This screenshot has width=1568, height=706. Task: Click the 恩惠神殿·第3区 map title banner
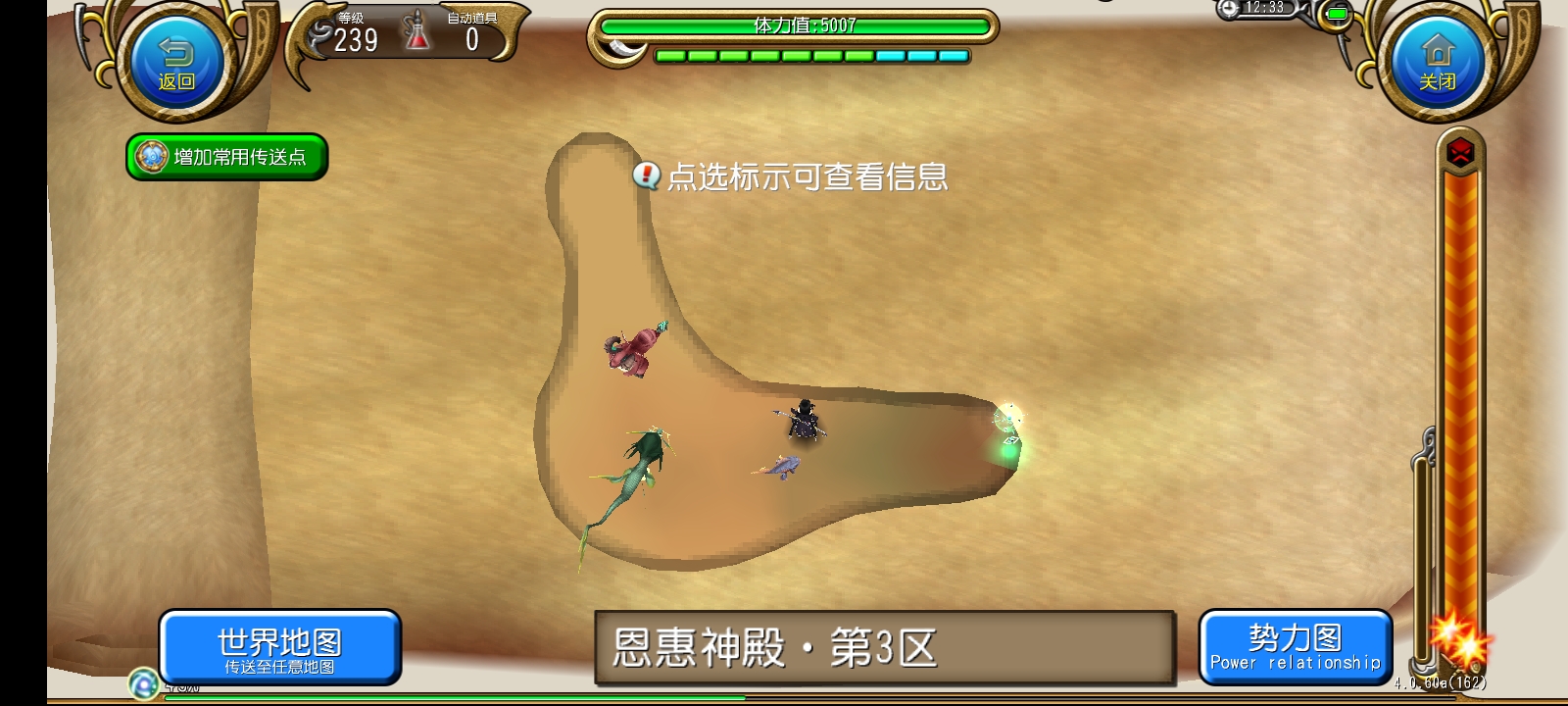882,643
